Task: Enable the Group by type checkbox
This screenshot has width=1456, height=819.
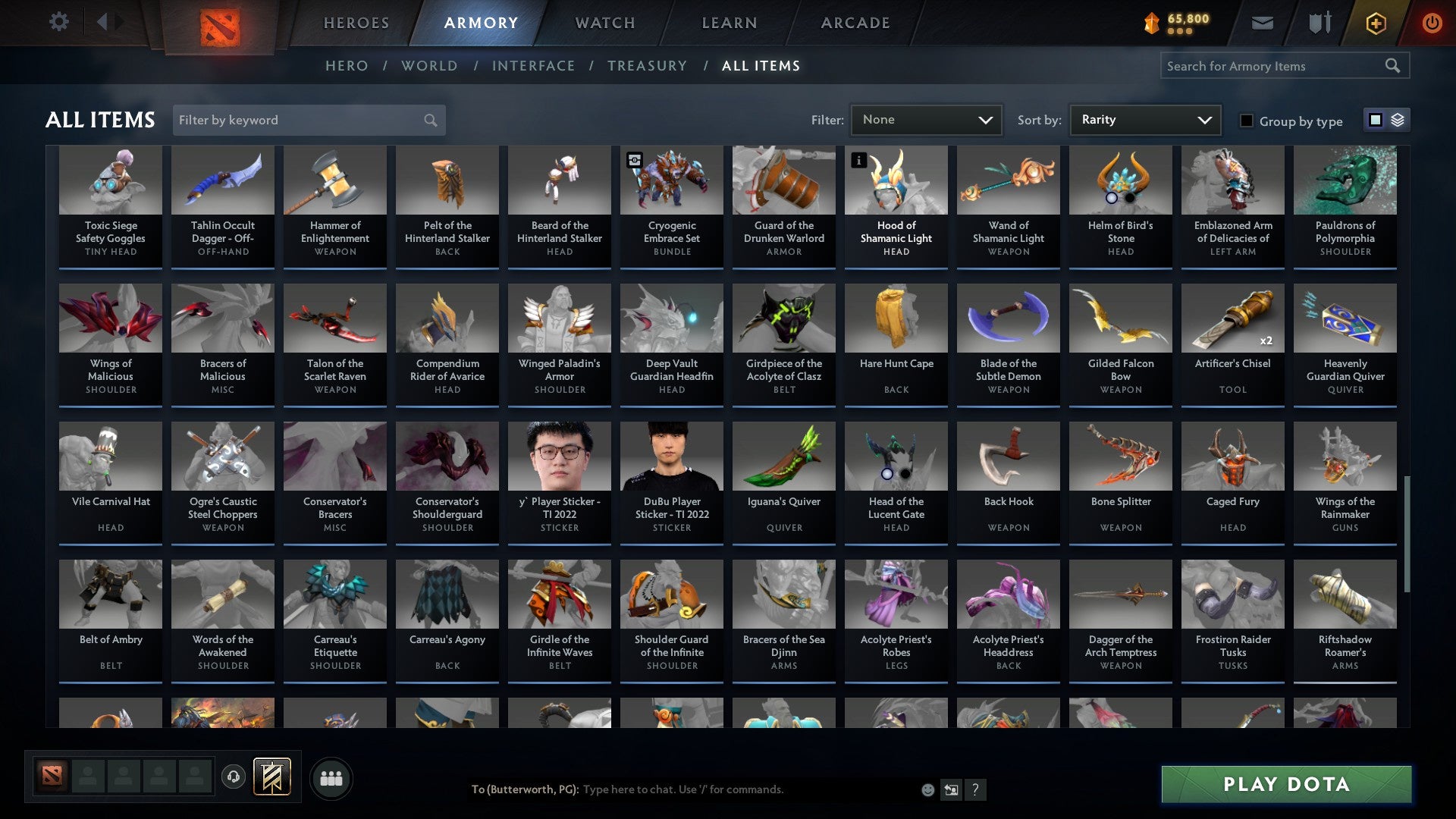Action: (x=1247, y=121)
